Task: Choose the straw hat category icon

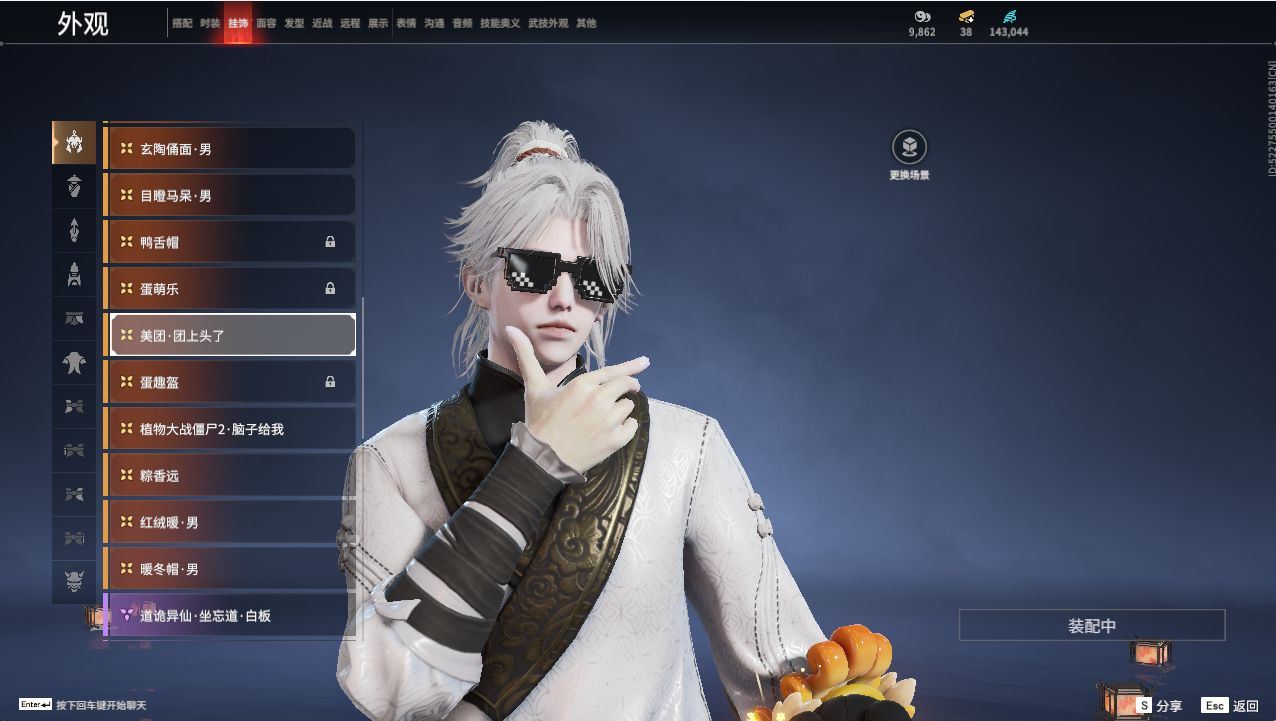Action: pos(74,186)
